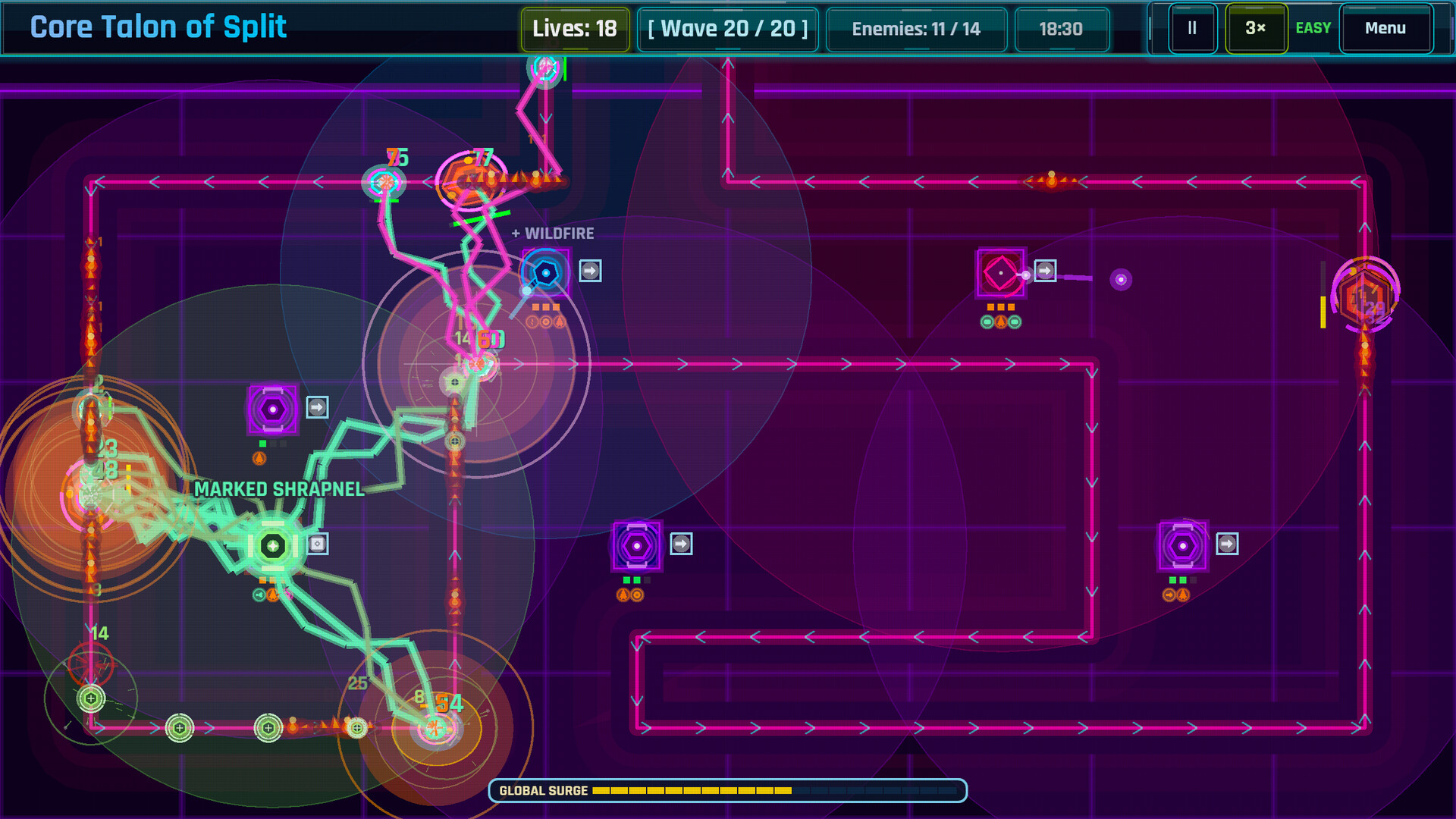Toggle the orange flame upgrade under the Wildfire tower
The width and height of the screenshot is (1456, 819).
[x=558, y=320]
